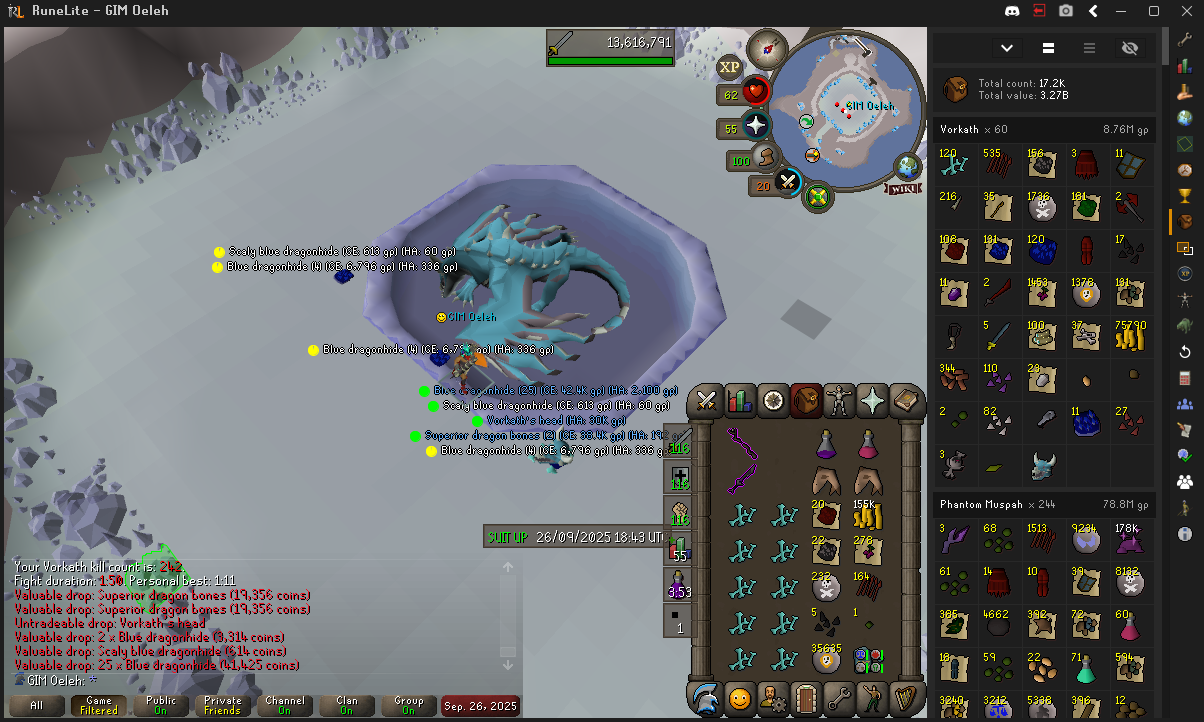The height and width of the screenshot is (722, 1204).
Task: Click the compass to face north
Action: (767, 46)
